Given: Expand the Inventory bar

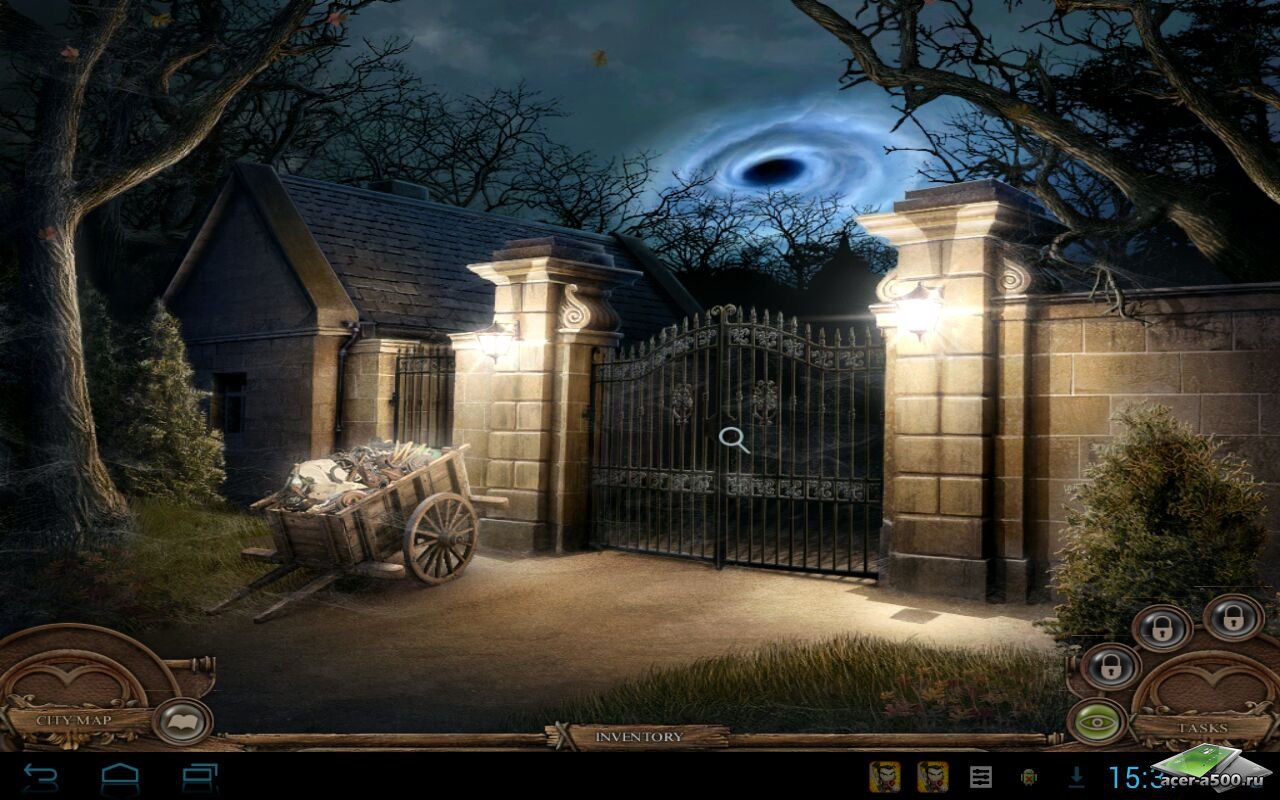Looking at the screenshot, I should click(x=639, y=737).
